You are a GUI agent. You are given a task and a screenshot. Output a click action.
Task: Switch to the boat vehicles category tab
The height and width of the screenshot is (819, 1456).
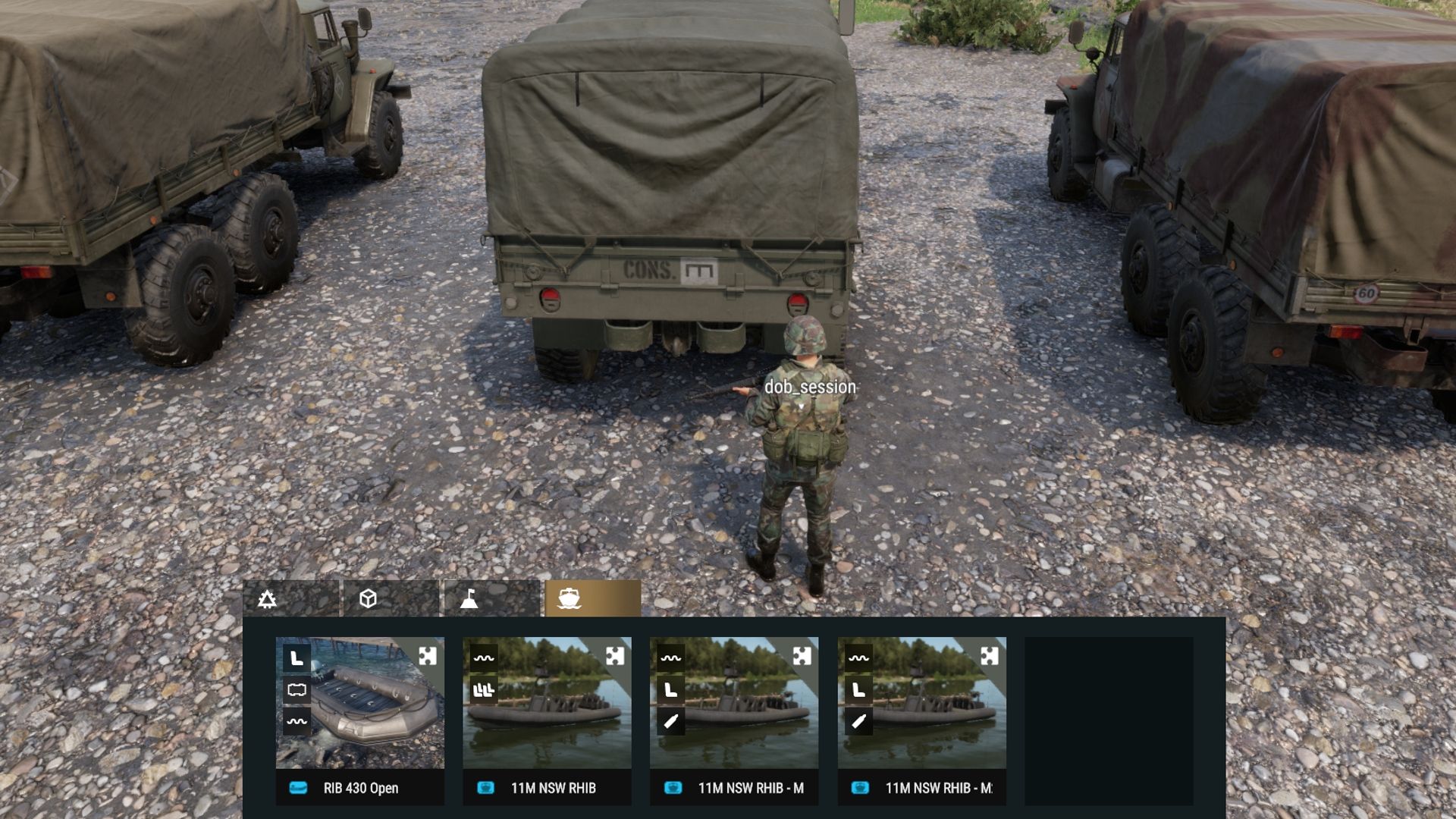[x=572, y=599]
